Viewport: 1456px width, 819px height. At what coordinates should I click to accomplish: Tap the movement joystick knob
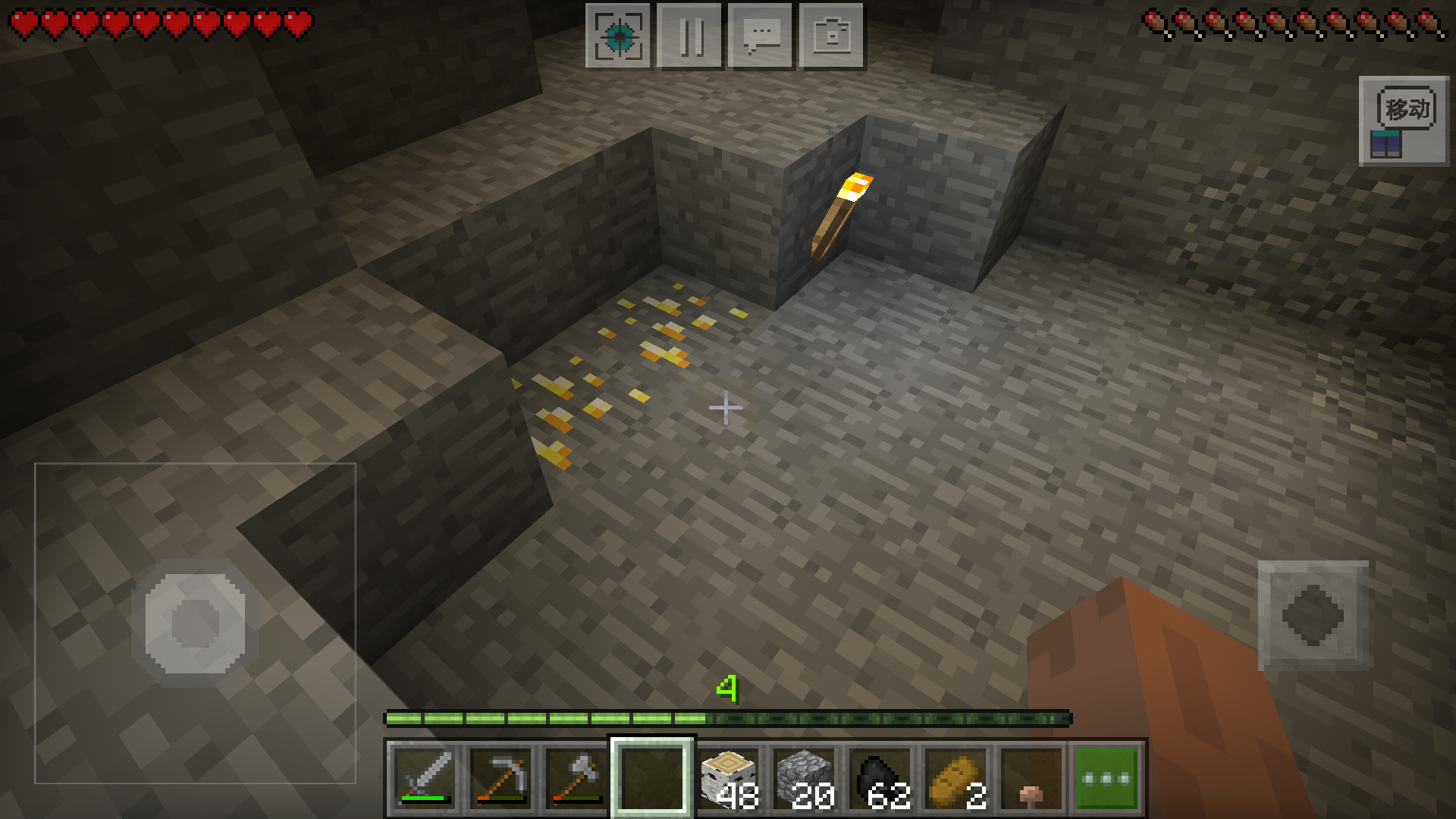196,623
